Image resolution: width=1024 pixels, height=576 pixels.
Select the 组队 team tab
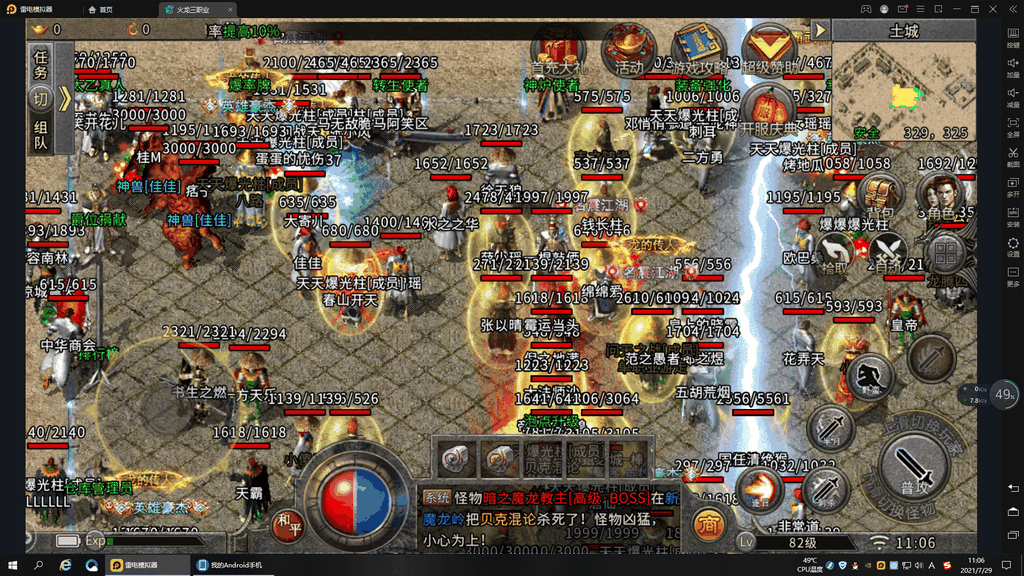[41, 136]
